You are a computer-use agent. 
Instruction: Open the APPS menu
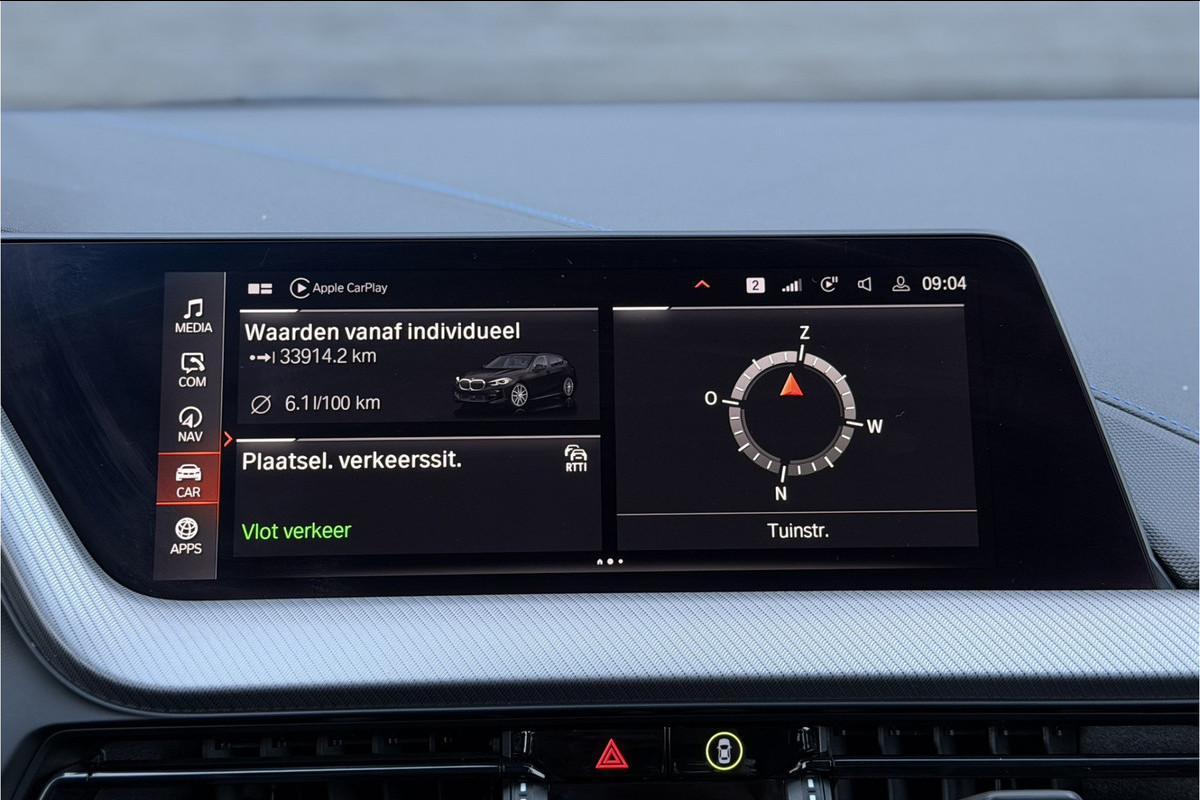[x=186, y=535]
